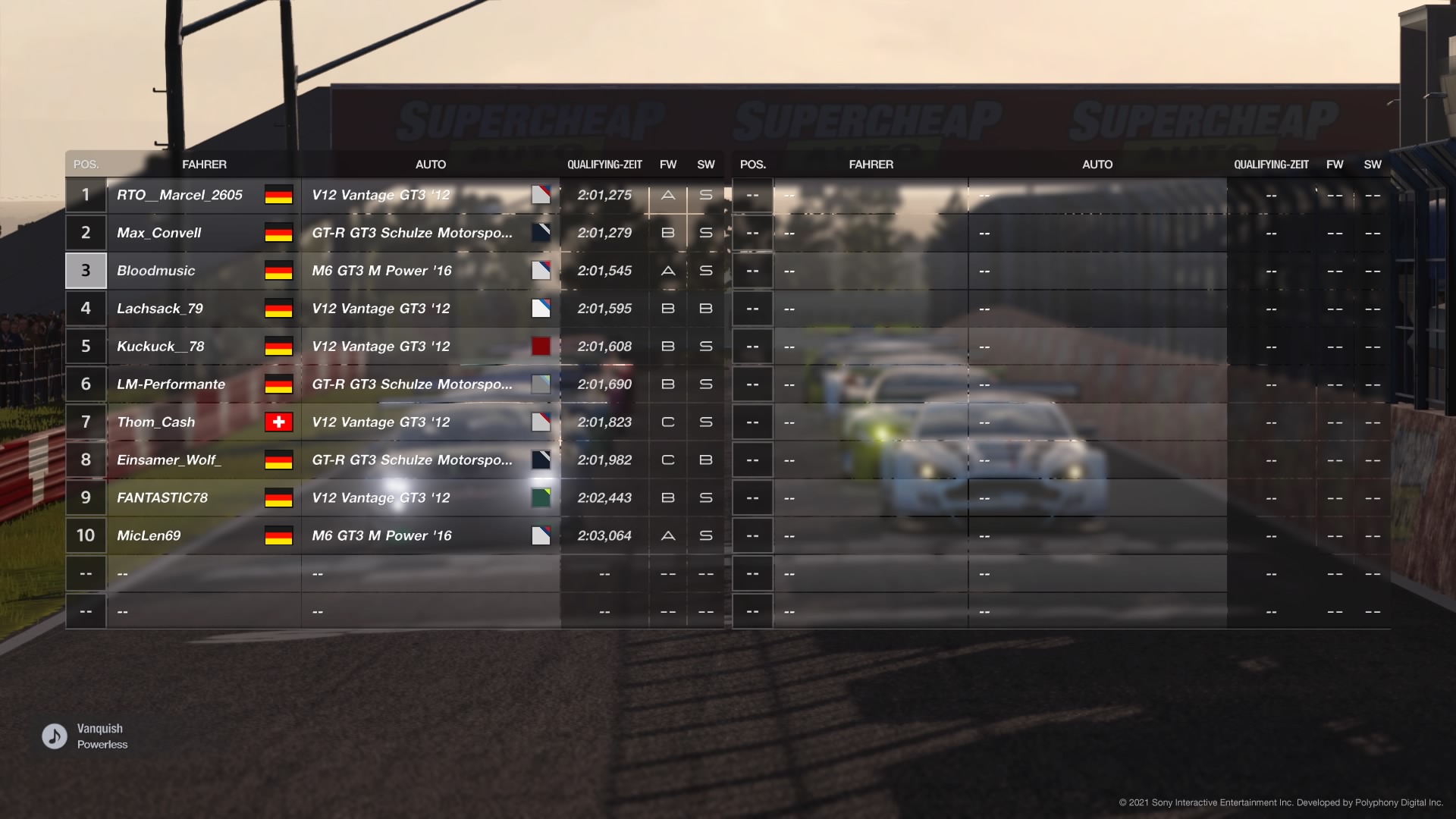
Task: Click the SW rating B for Lachsack_79
Action: [705, 309]
